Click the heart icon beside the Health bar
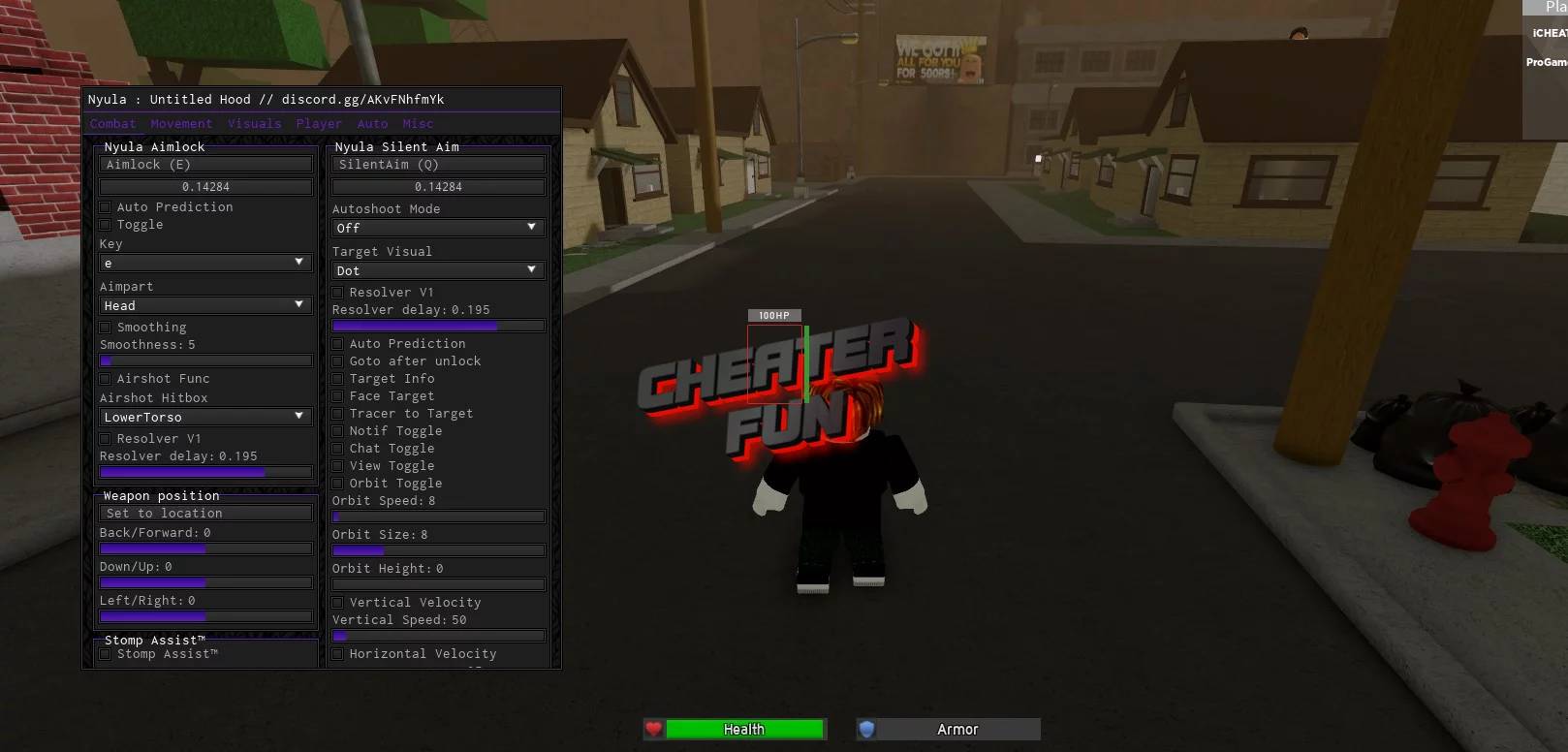The width and height of the screenshot is (1568, 752). coord(654,729)
